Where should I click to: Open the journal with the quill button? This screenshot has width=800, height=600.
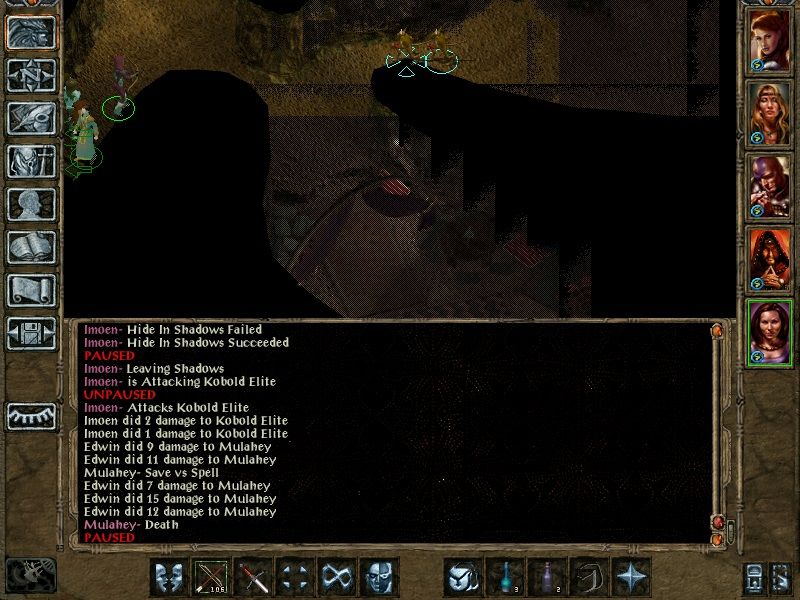click(x=31, y=118)
